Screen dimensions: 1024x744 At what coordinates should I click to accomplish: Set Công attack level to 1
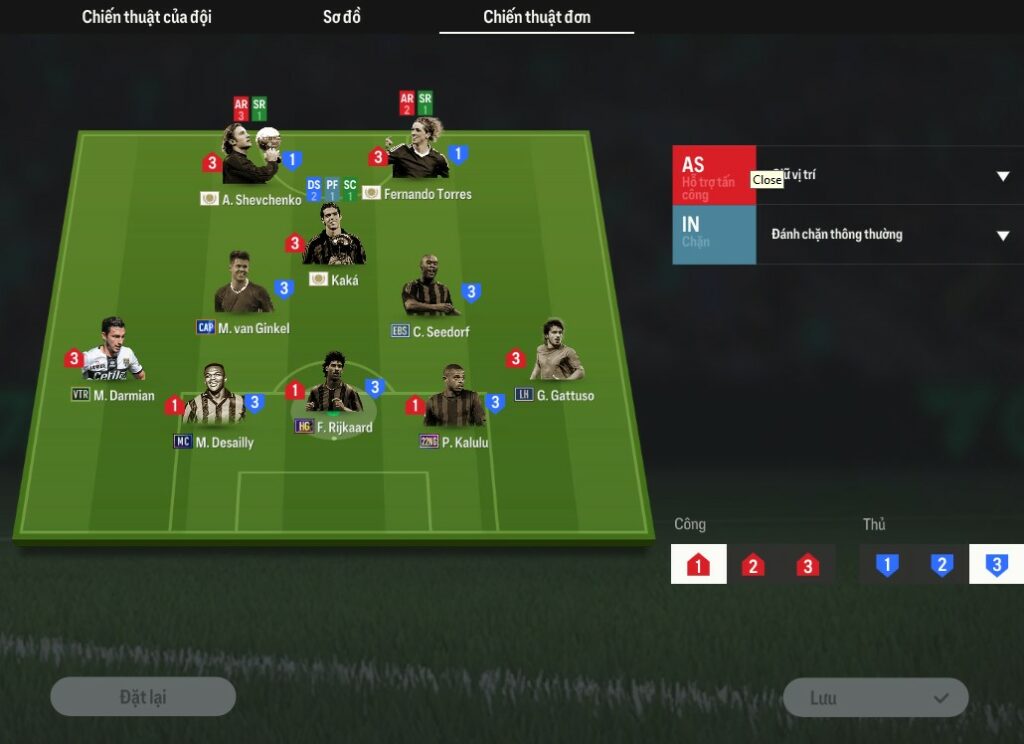[698, 565]
